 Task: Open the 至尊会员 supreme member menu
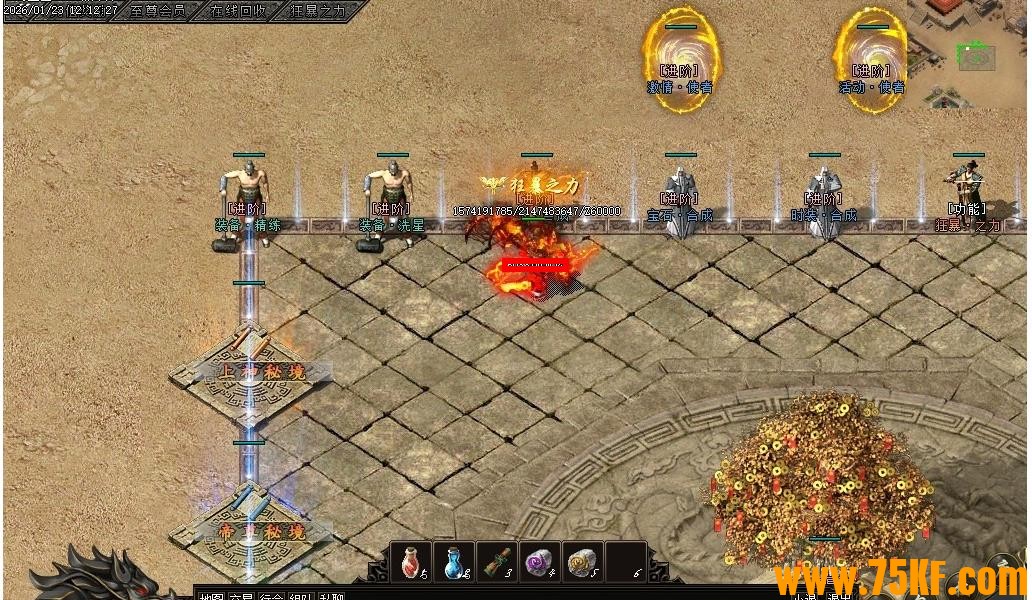157,11
